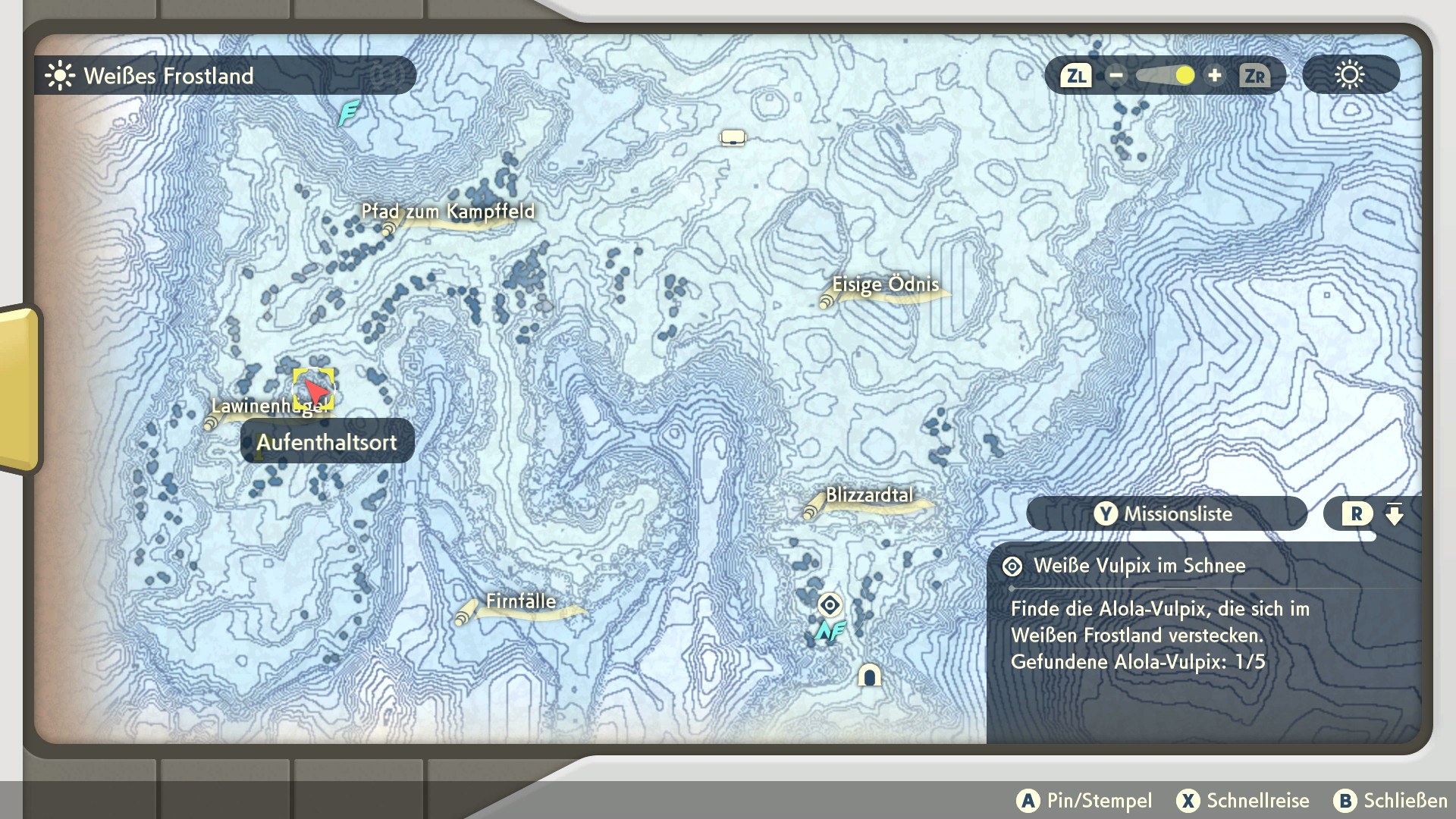This screenshot has width=1456, height=819.
Task: Choose Schnellreise at the bottom bar
Action: click(1243, 801)
